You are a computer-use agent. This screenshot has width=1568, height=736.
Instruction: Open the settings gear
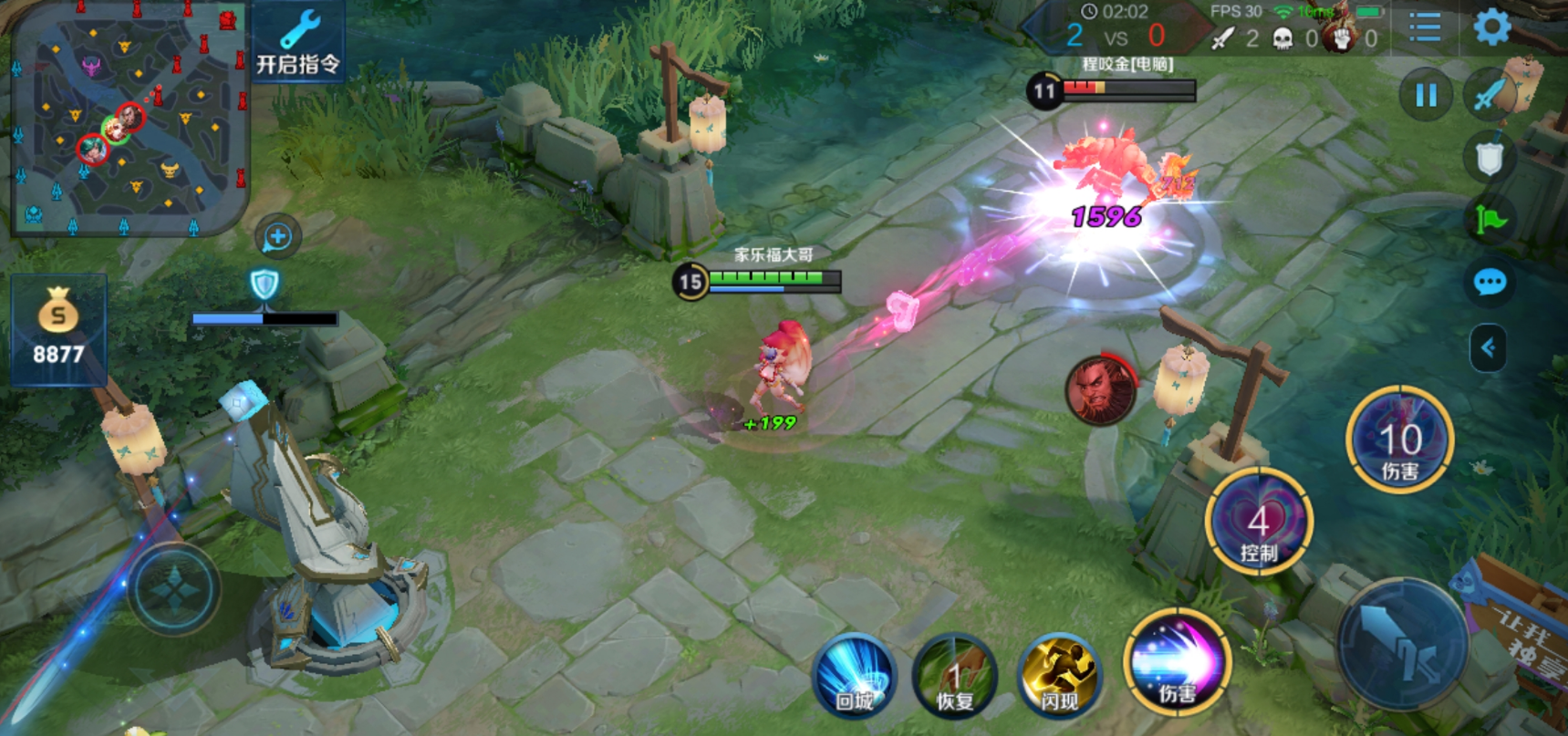tap(1492, 28)
